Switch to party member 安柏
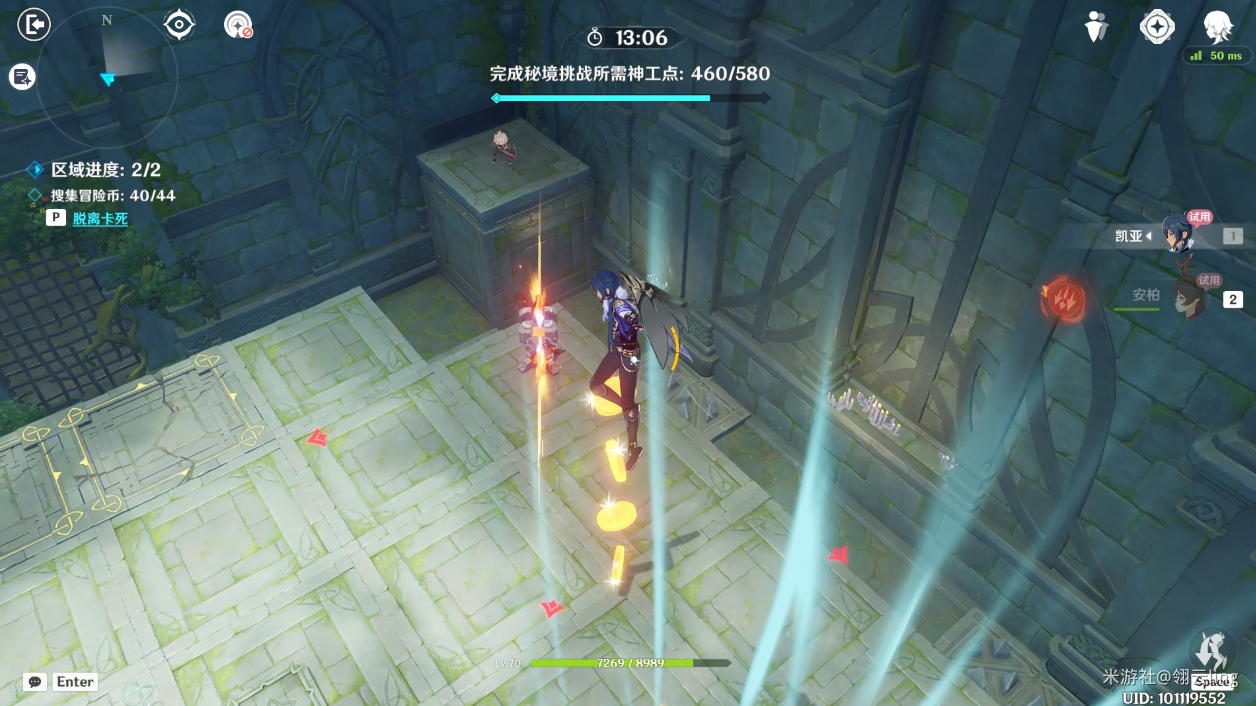The height and width of the screenshot is (706, 1256). point(1186,297)
